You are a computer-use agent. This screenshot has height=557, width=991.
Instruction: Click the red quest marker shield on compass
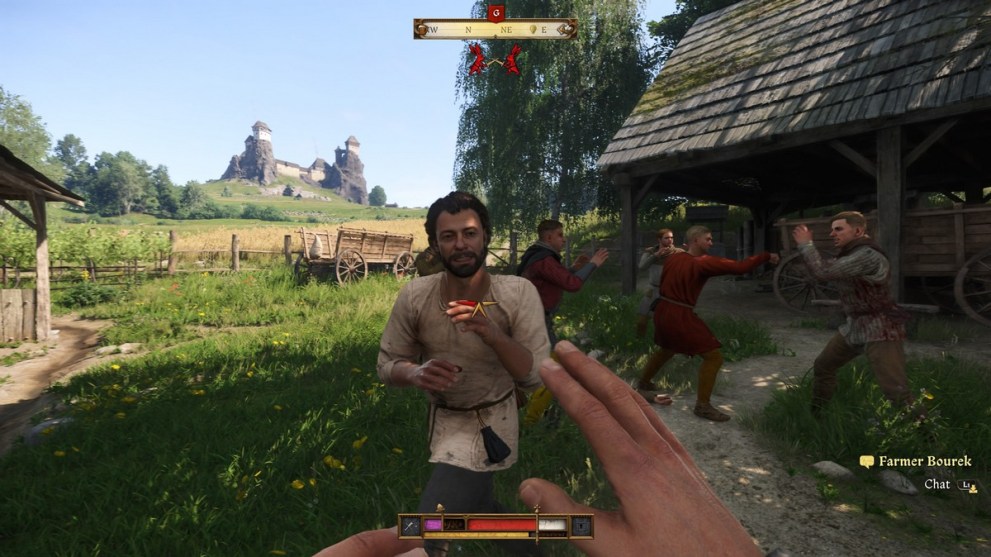point(495,12)
